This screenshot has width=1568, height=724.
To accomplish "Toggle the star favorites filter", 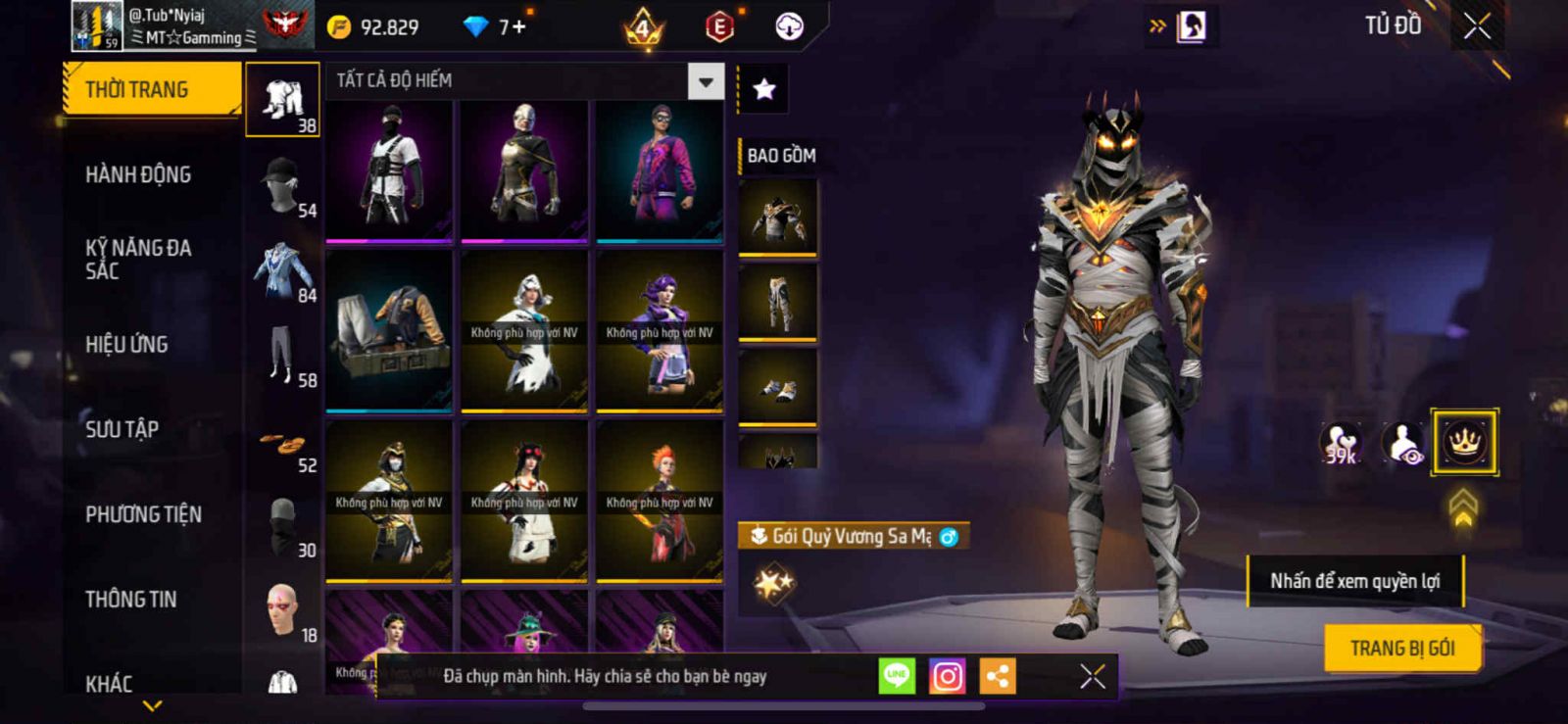I will click(x=763, y=89).
